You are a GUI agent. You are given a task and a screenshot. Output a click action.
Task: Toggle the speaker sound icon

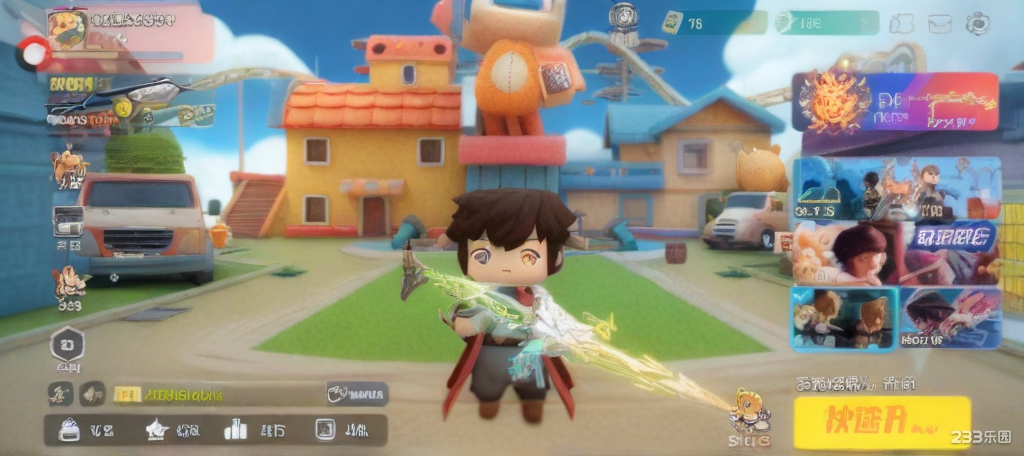(92, 394)
